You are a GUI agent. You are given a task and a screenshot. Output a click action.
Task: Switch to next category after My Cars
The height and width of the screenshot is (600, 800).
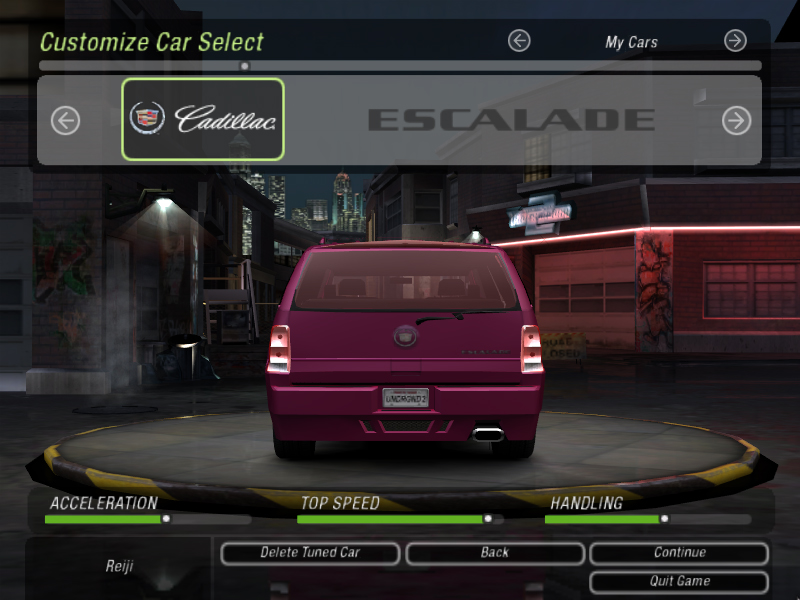point(735,41)
